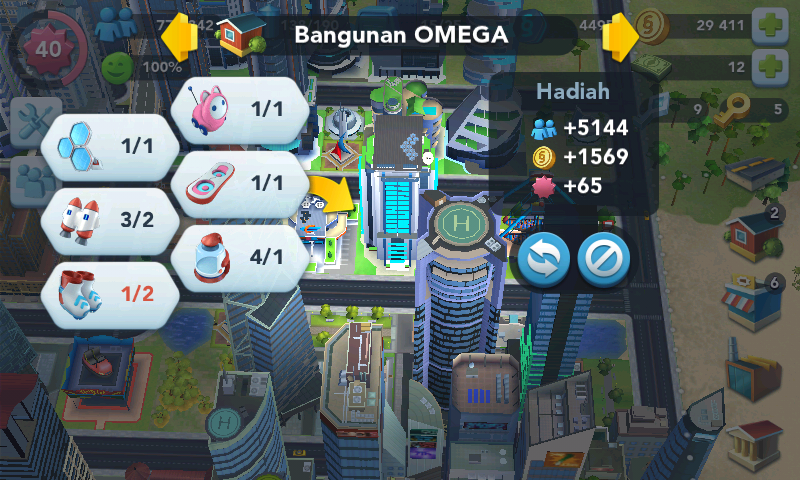The height and width of the screenshot is (480, 800).
Task: Add SimCash with the second green plus
Action: [x=770, y=68]
